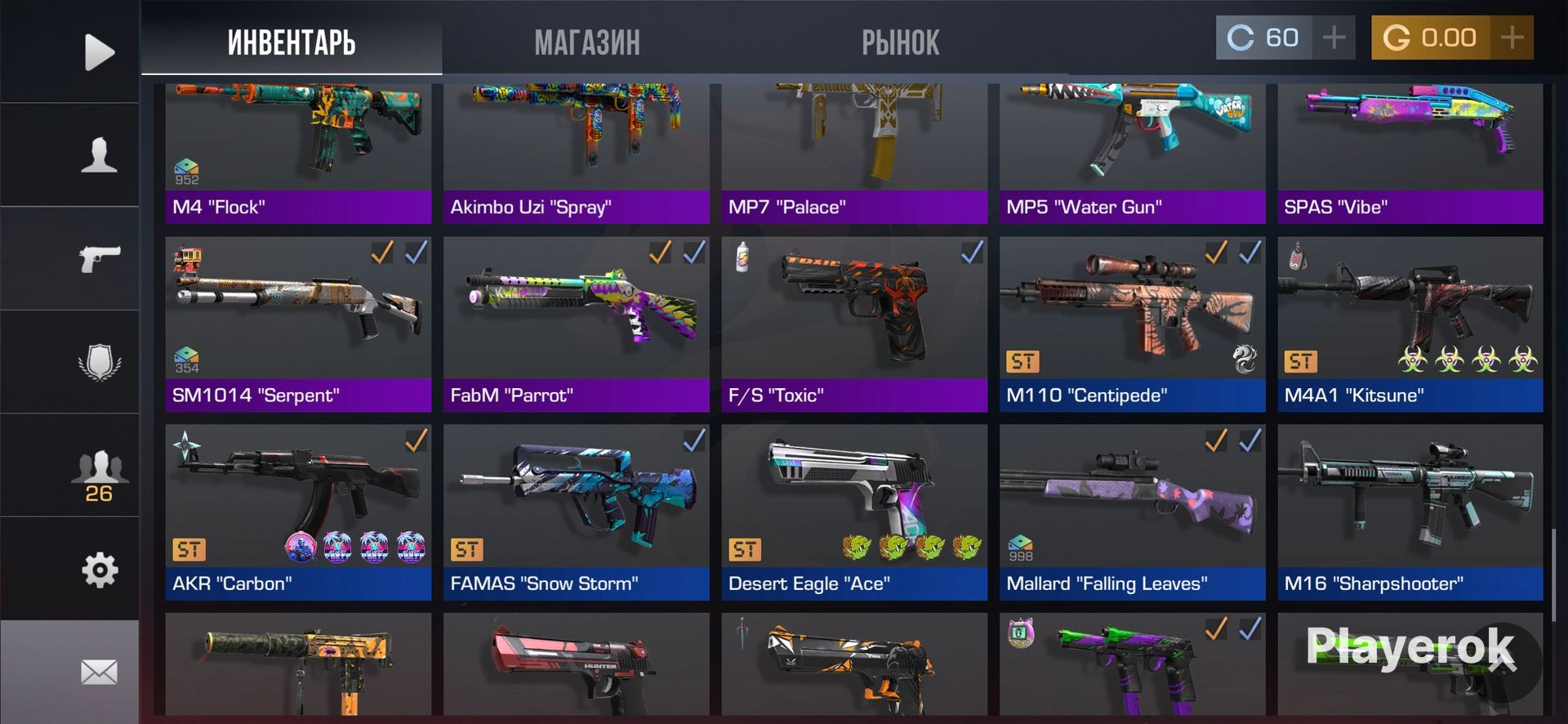Add silver coins with the plus button

[x=1334, y=38]
